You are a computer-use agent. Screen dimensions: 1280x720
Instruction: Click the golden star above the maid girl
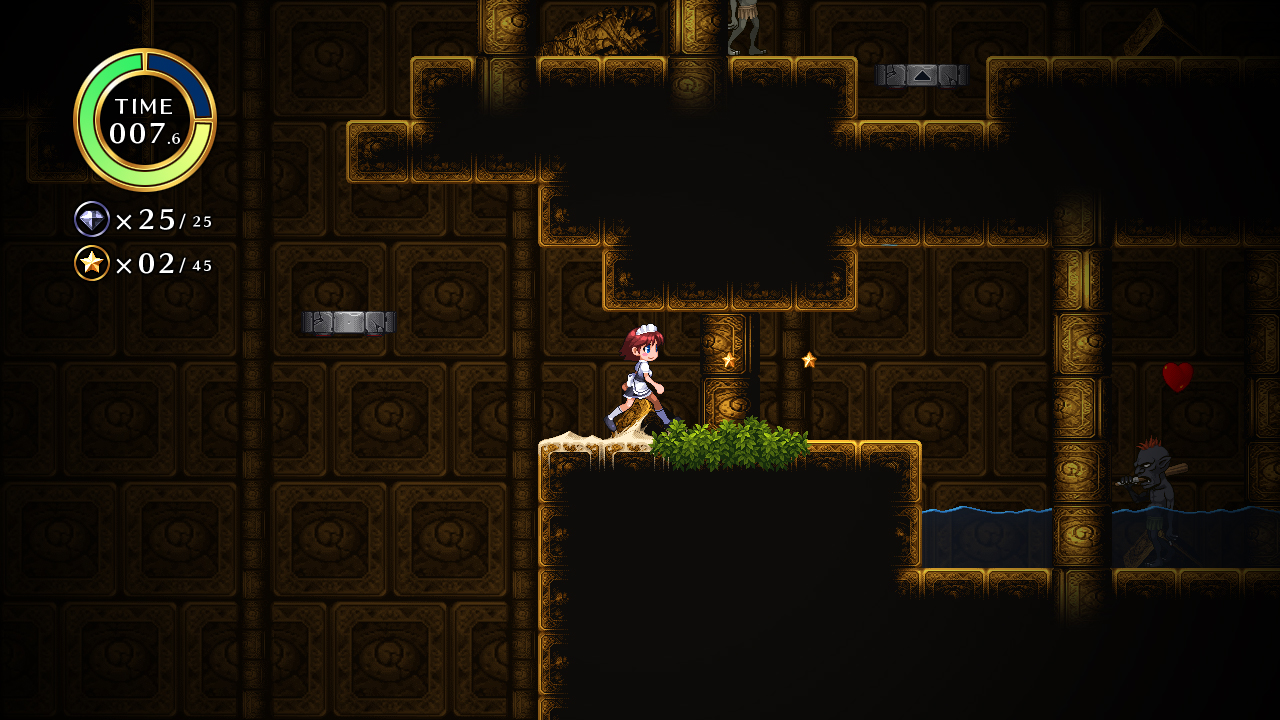[x=728, y=358]
